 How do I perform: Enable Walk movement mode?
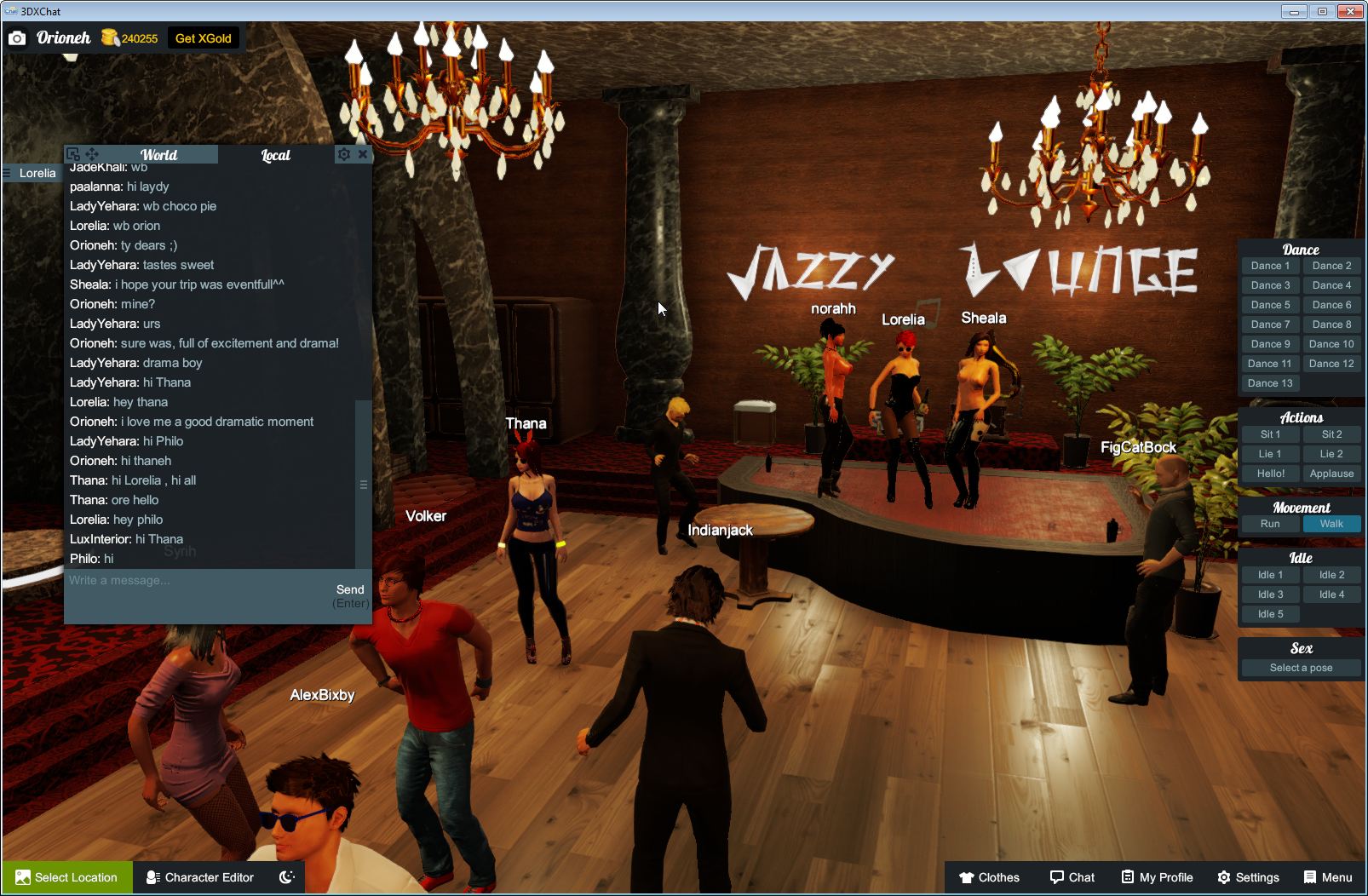click(x=1331, y=524)
